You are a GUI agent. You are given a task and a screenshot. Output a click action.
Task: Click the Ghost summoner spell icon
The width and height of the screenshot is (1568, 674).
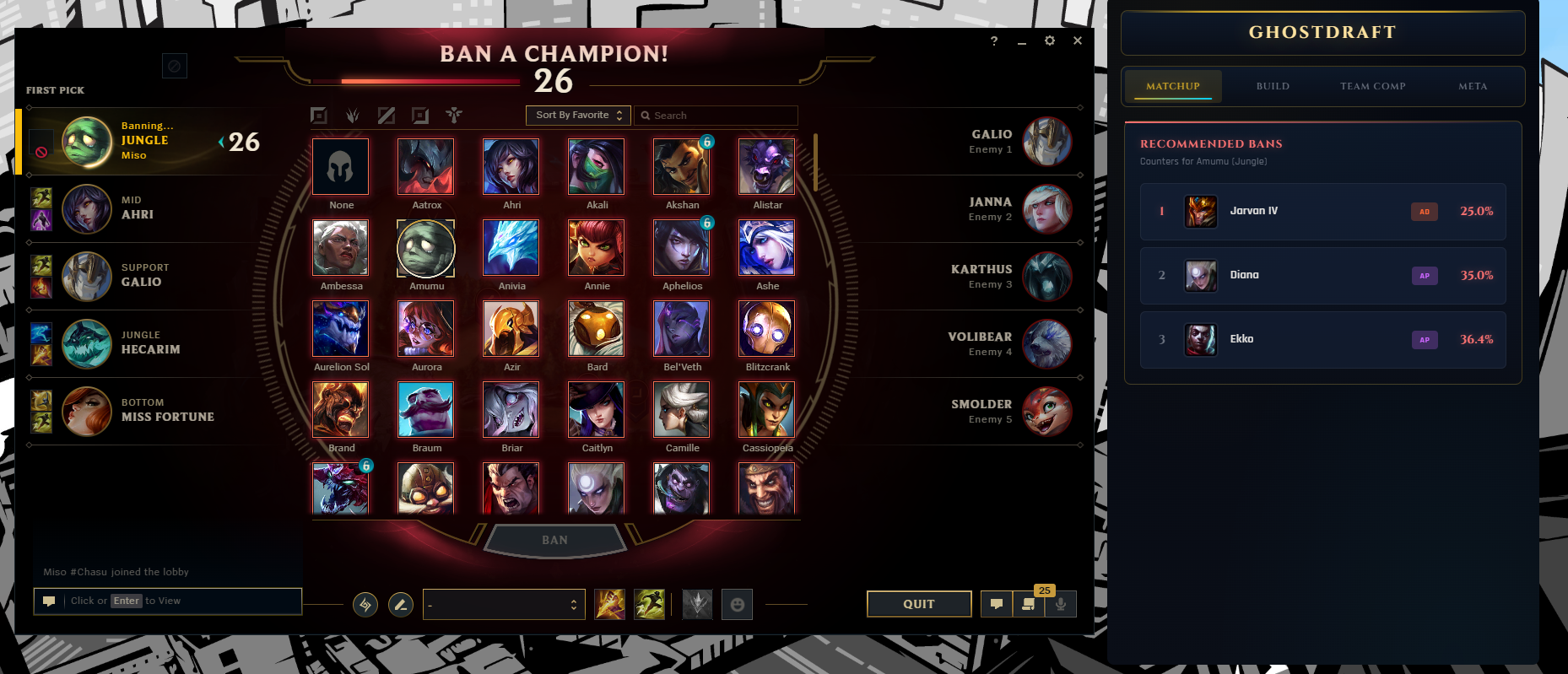click(649, 604)
